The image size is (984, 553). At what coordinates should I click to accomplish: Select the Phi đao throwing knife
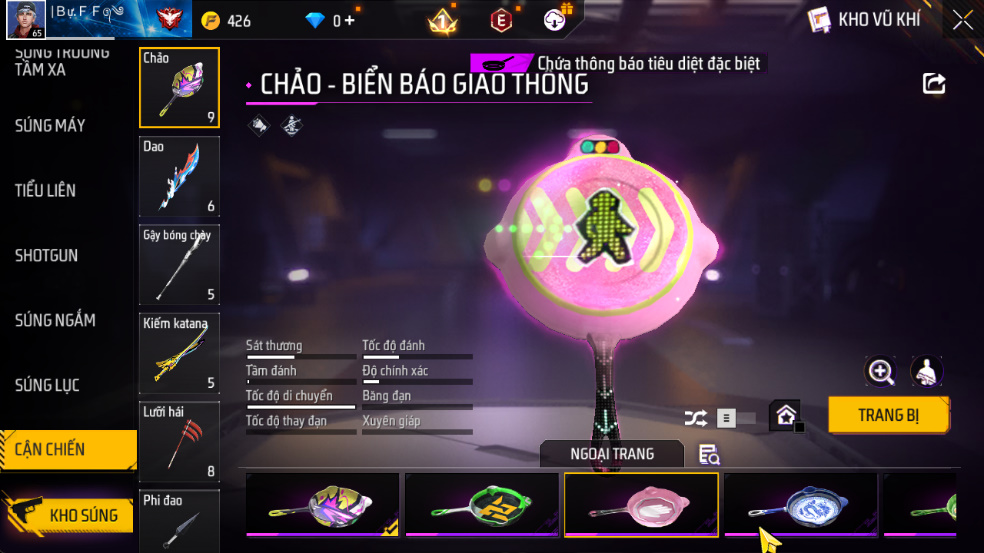click(x=180, y=520)
